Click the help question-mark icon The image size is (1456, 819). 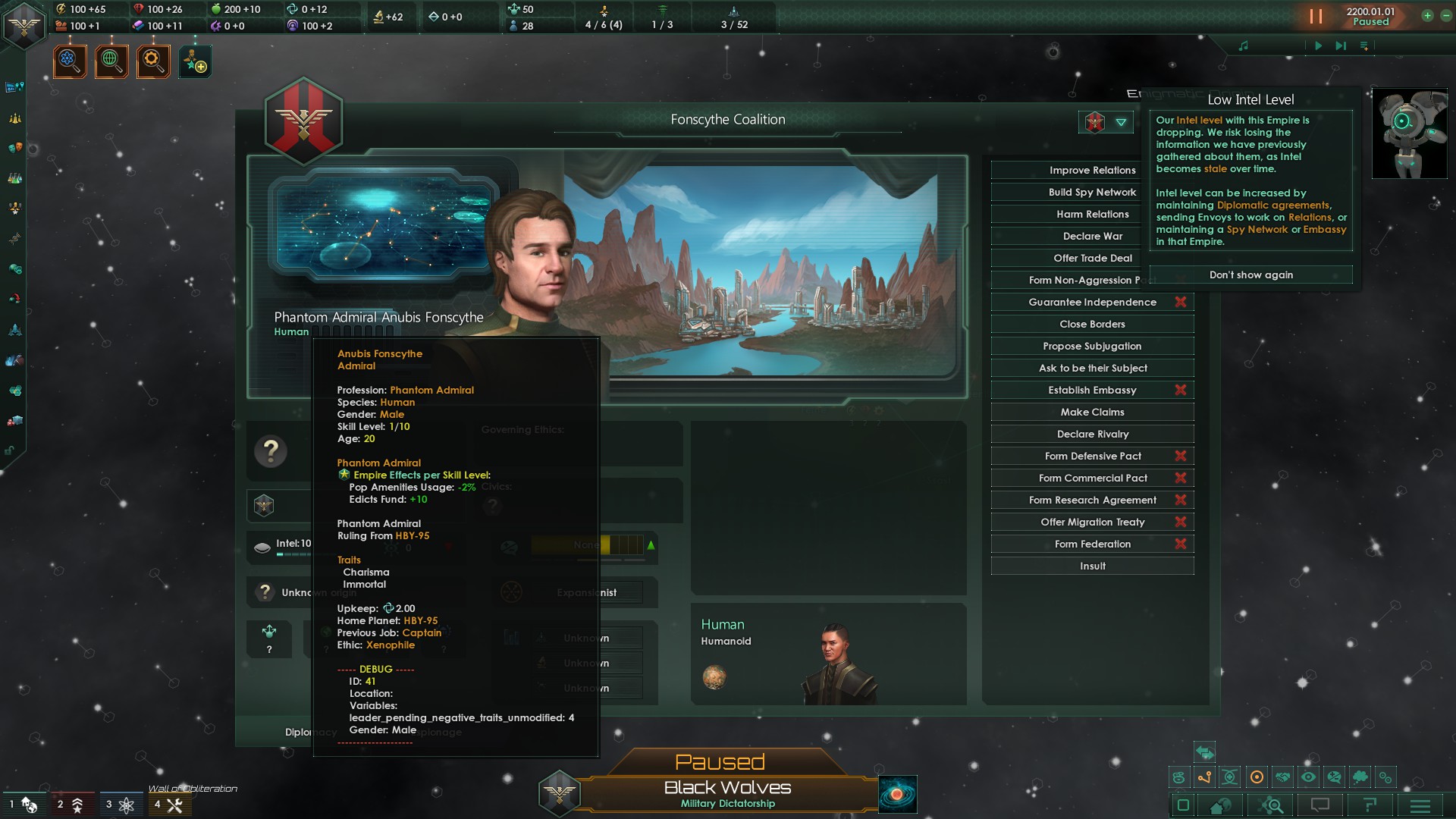[1371, 805]
